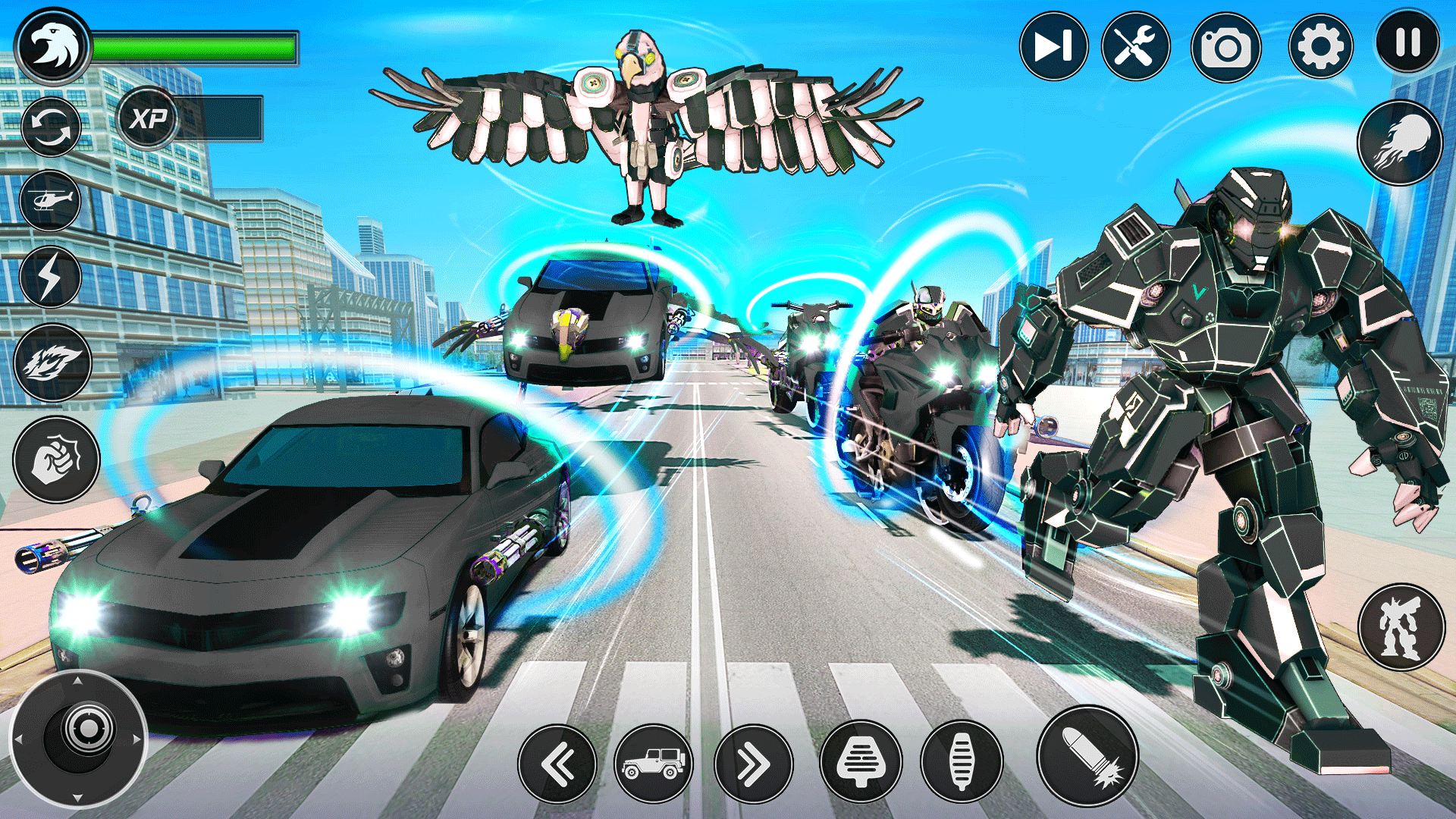Fire the fireball special attack
Viewport: 1456px width, 819px height.
click(x=1400, y=143)
